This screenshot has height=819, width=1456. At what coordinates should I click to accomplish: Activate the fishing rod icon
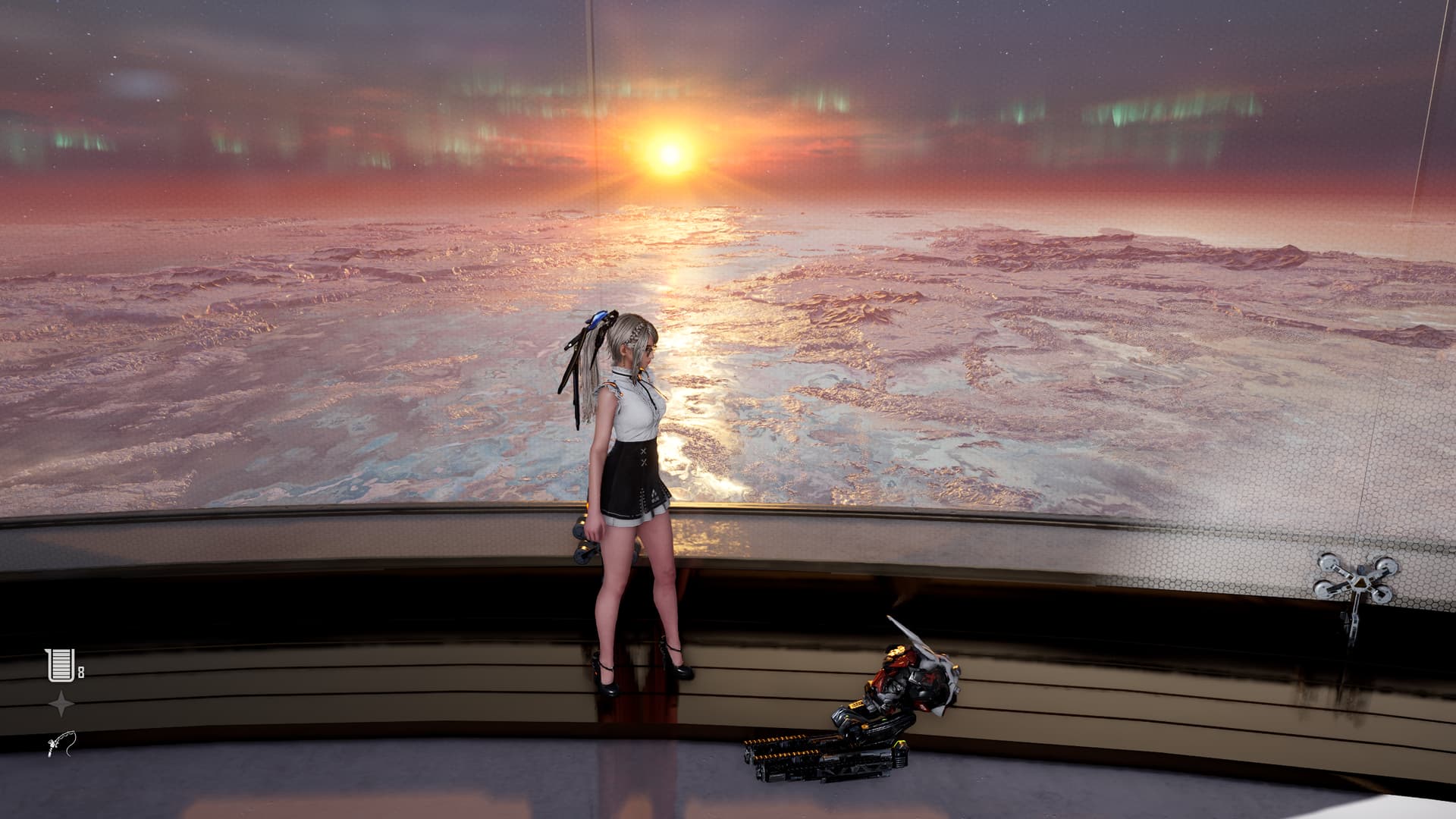(x=61, y=744)
